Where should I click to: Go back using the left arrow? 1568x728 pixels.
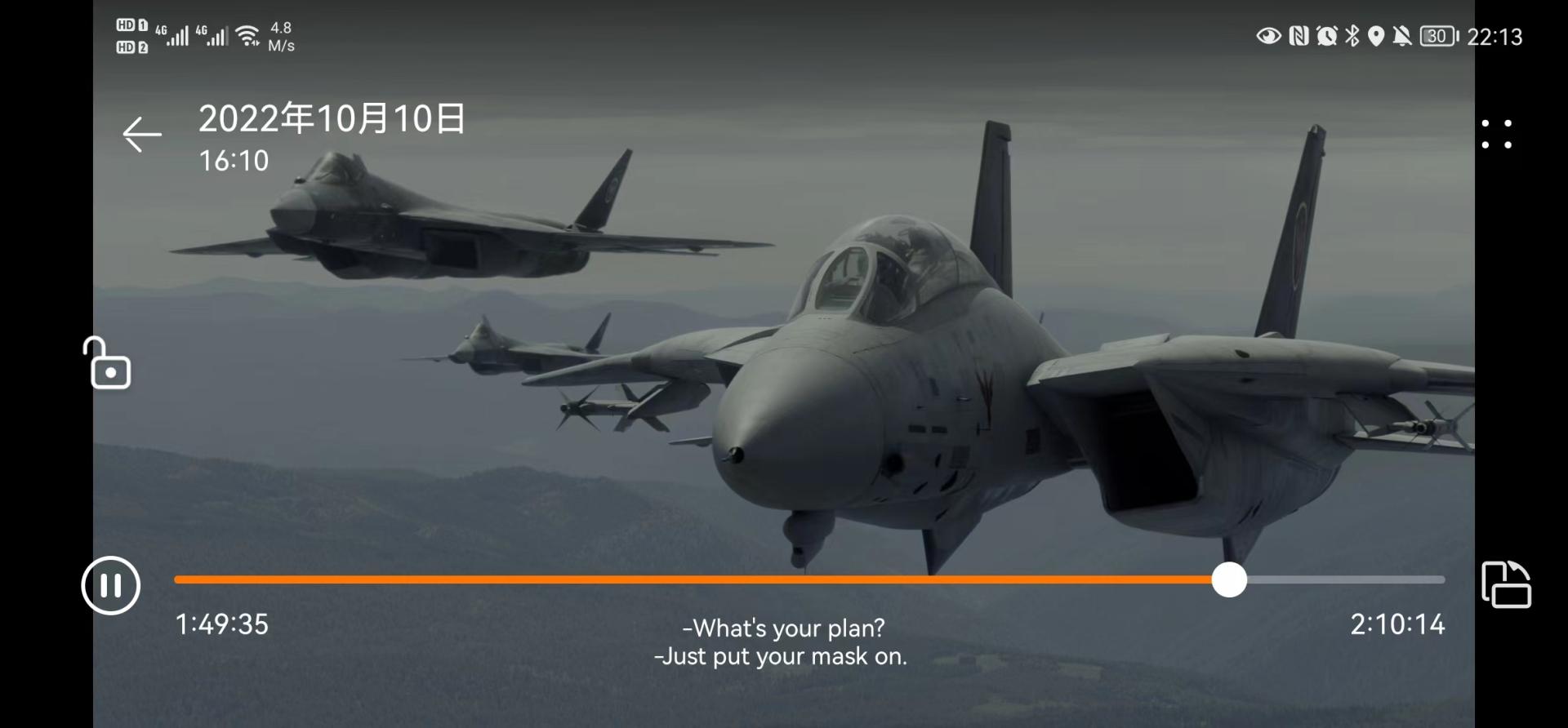[x=142, y=135]
